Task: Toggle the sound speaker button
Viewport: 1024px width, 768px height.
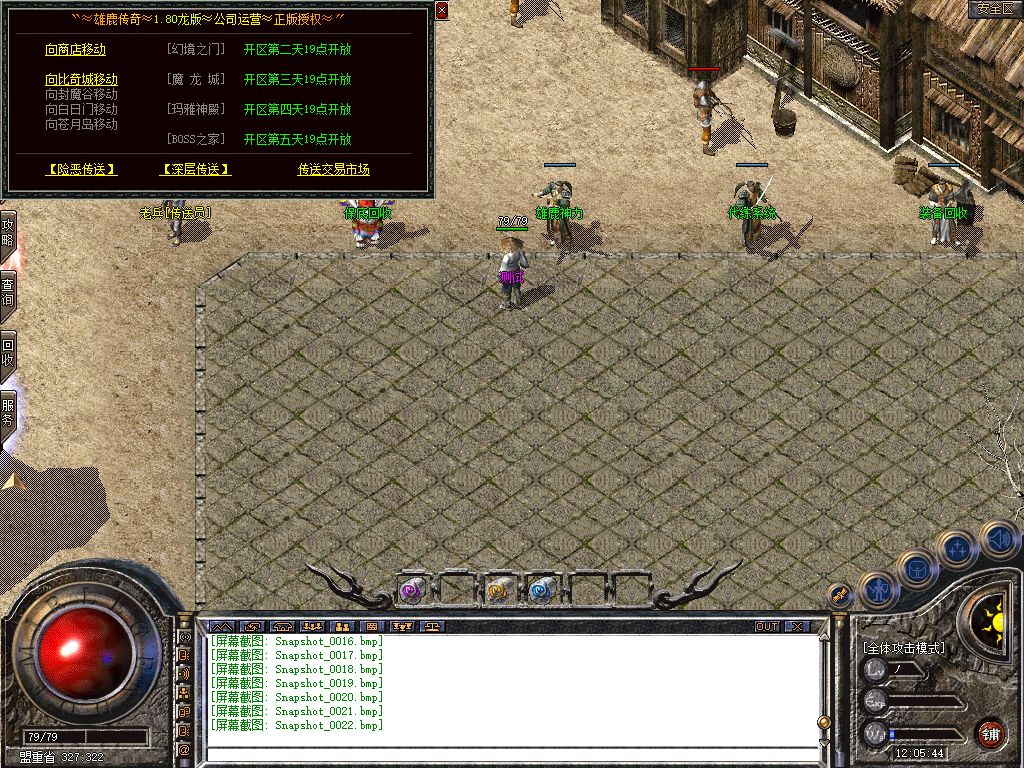Action: (x=998, y=539)
